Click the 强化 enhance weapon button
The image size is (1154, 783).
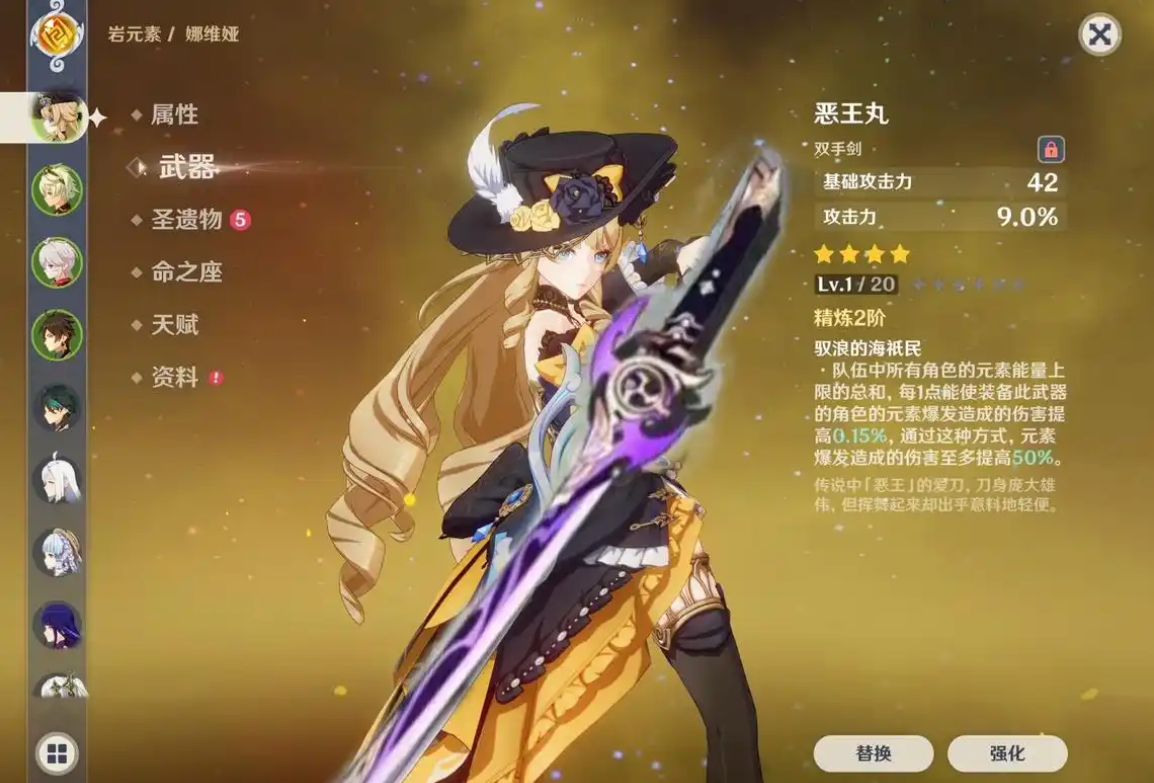pos(1007,753)
